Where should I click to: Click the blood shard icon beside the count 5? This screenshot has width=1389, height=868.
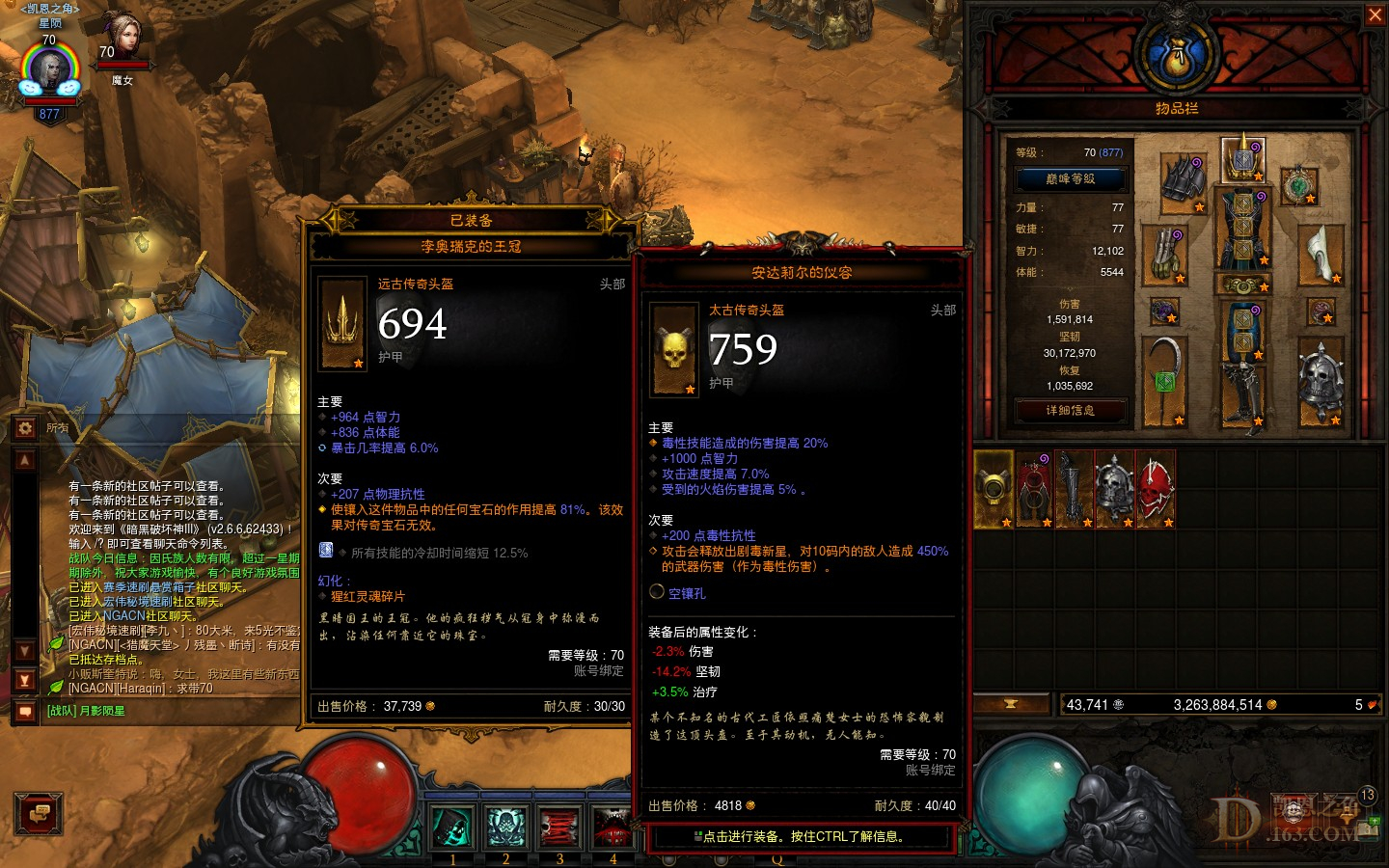click(1371, 704)
